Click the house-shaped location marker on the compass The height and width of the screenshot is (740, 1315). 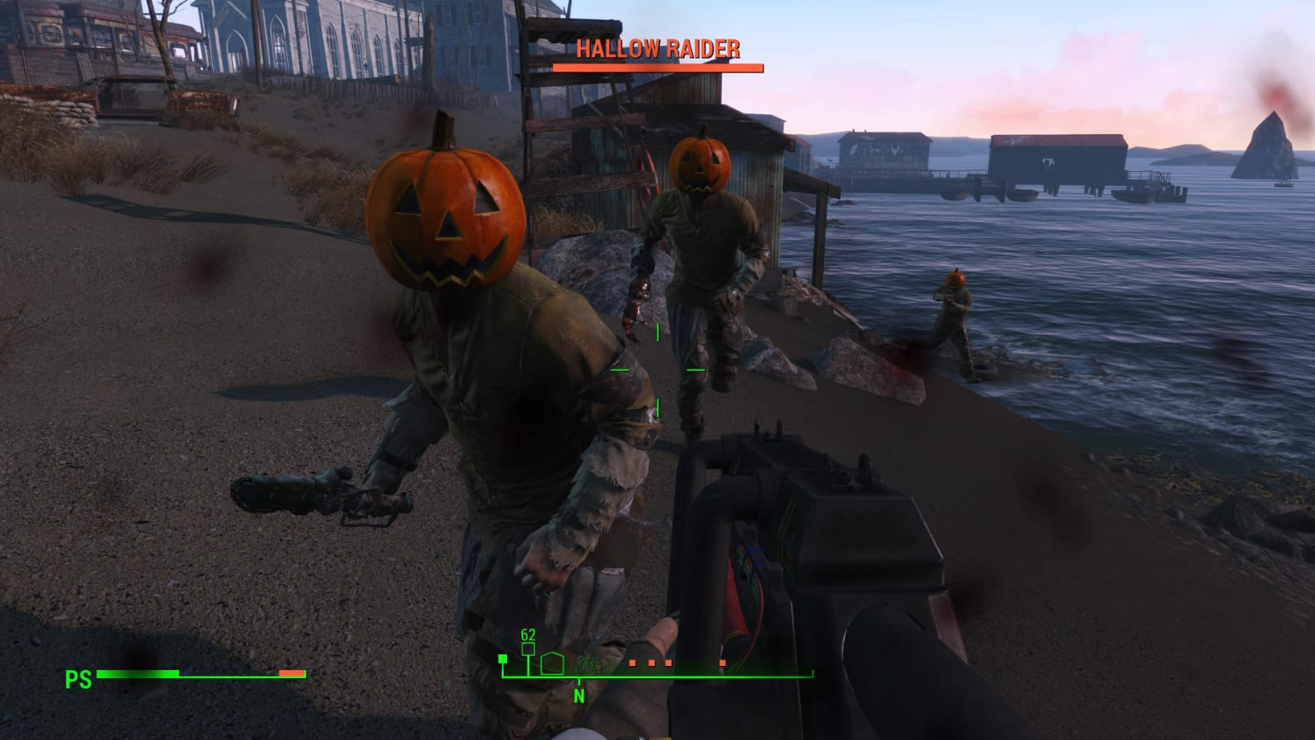pos(552,663)
